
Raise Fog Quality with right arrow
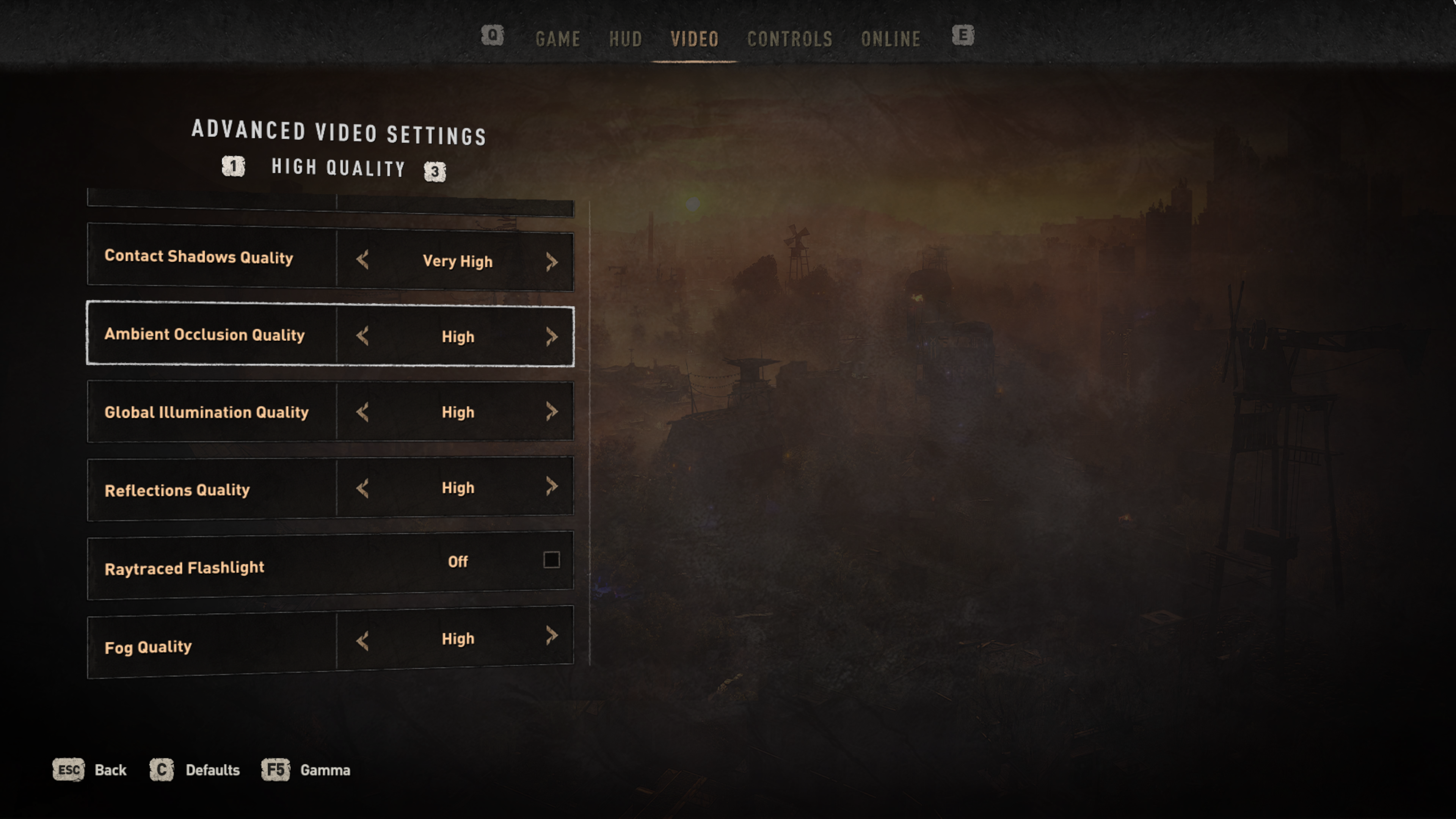552,635
